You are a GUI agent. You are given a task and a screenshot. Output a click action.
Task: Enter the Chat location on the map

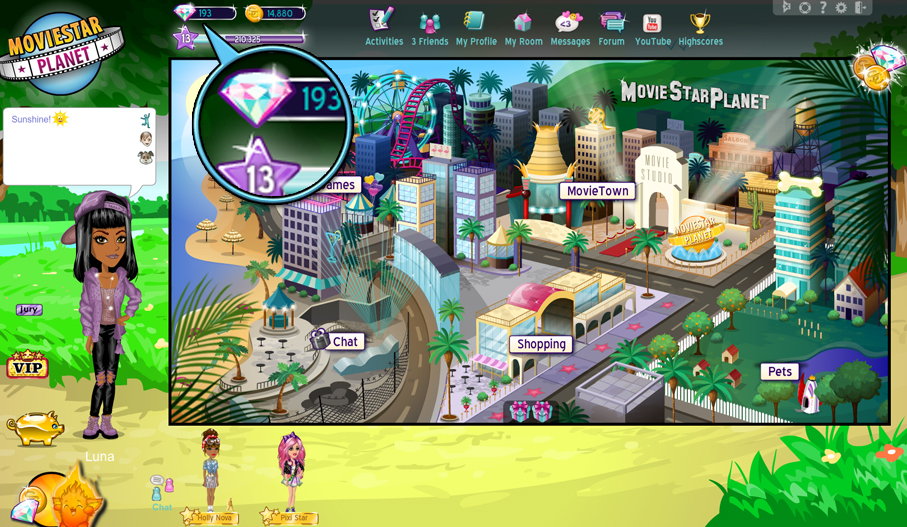pyautogui.click(x=344, y=341)
